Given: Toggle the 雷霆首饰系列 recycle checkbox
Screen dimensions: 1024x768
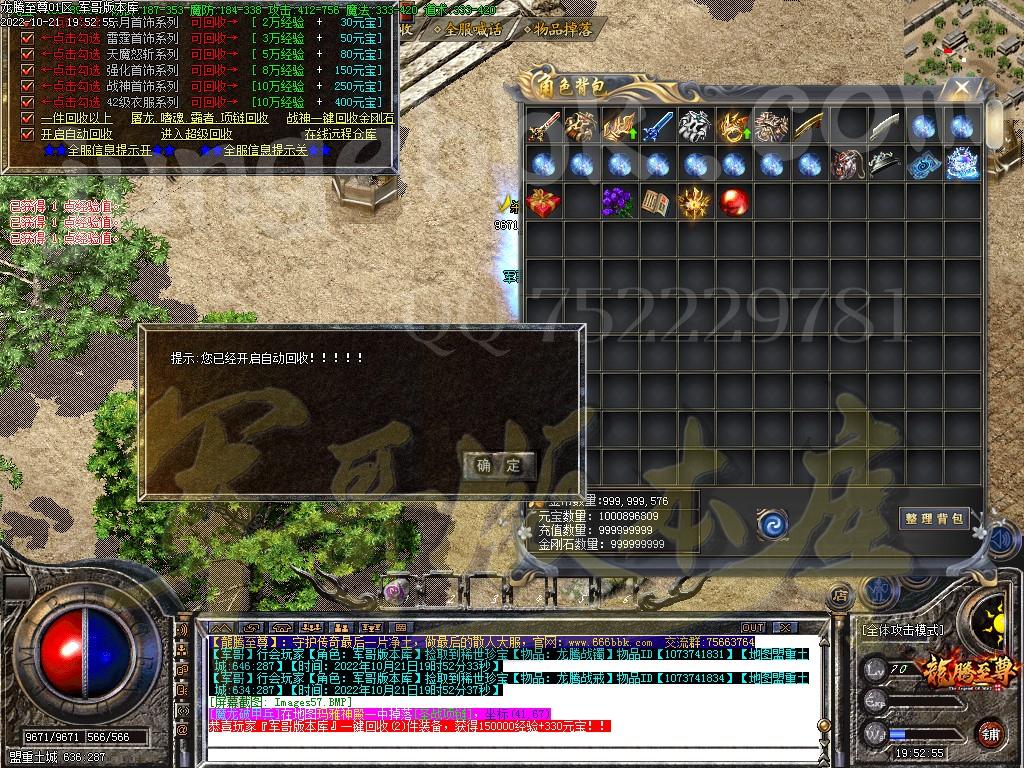Looking at the screenshot, I should pyautogui.click(x=28, y=39).
